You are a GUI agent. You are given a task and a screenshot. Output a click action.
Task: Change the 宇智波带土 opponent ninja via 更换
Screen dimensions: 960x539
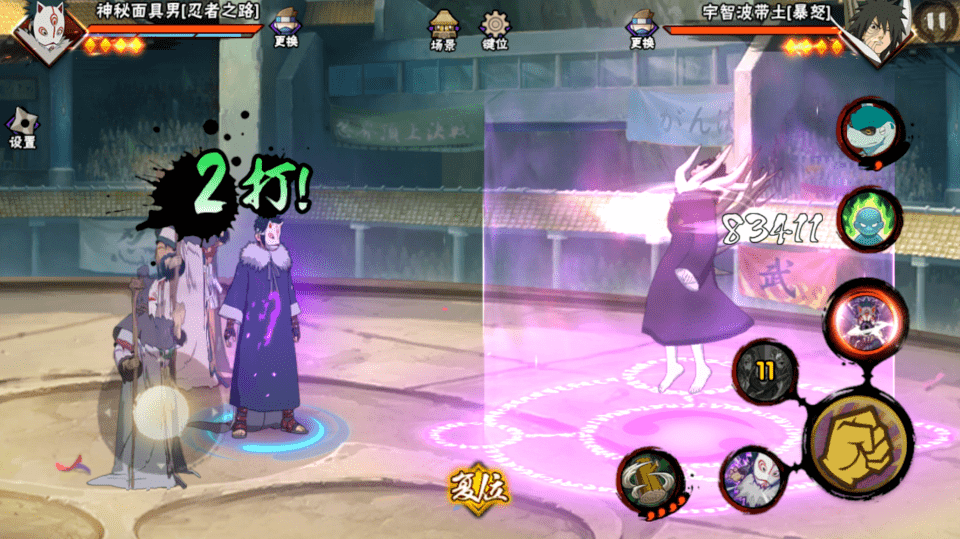[x=641, y=27]
